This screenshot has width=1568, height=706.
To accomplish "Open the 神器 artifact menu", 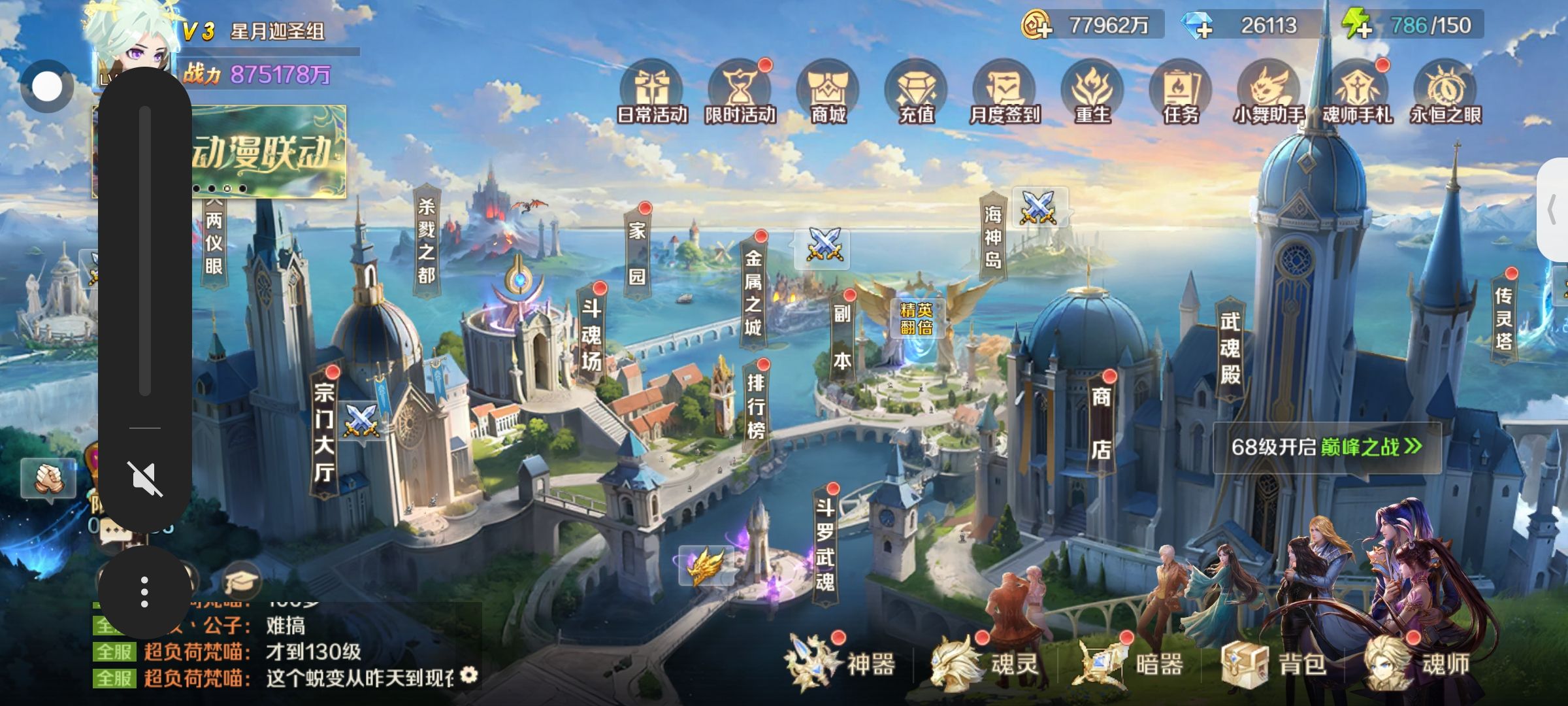I will click(x=843, y=664).
